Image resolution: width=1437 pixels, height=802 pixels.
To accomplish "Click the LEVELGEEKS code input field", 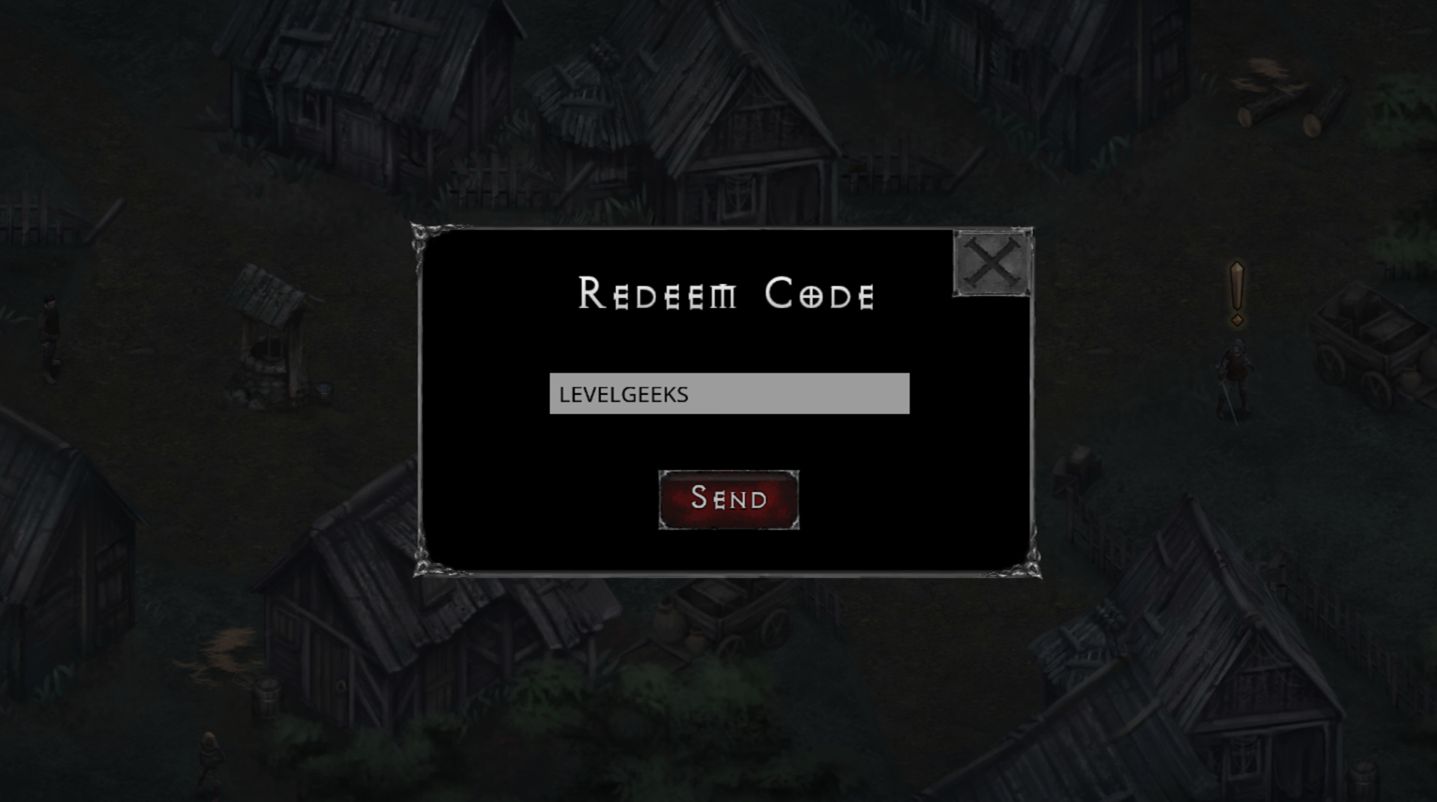I will click(728, 394).
